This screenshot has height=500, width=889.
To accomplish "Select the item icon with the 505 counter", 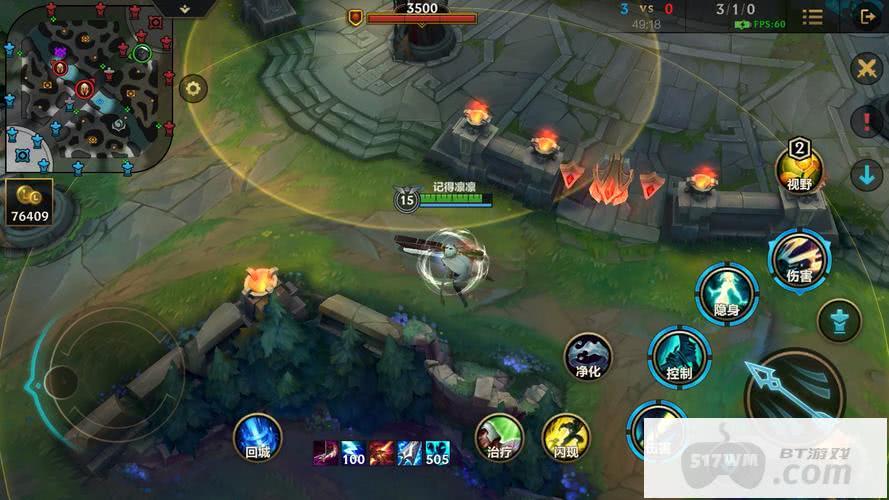I will pos(437,453).
